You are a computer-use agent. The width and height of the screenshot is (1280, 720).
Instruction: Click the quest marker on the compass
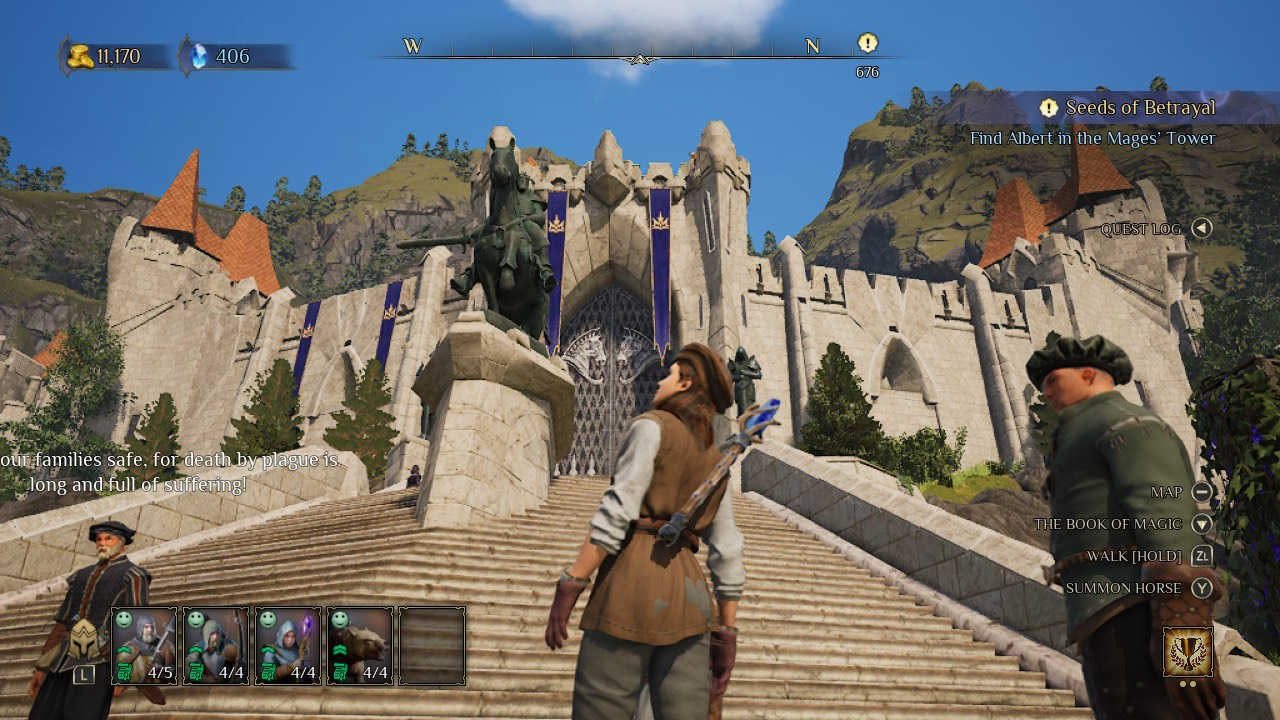coord(867,43)
